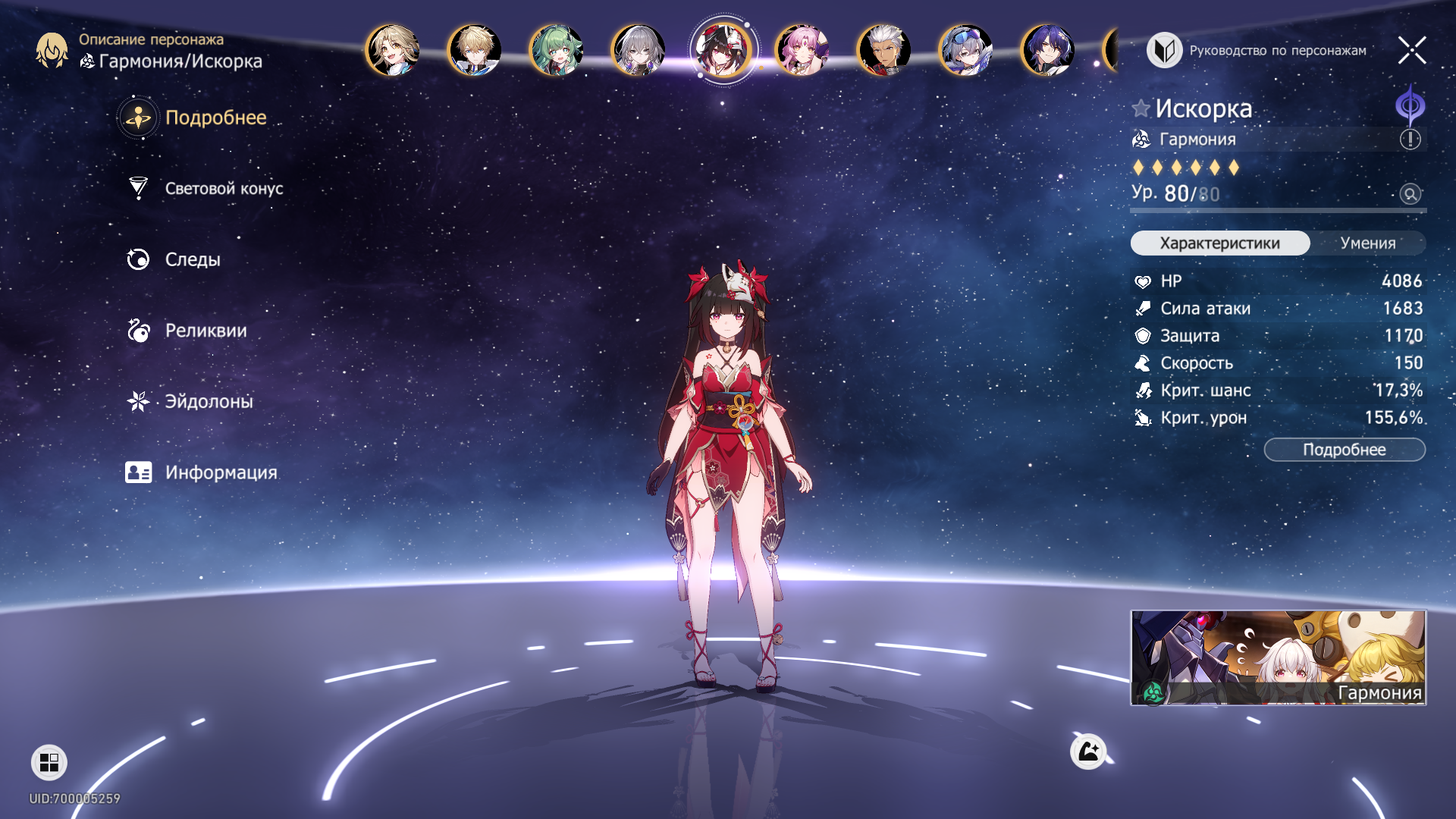Open the Световой конус menu entry
The height and width of the screenshot is (819, 1456).
click(223, 189)
